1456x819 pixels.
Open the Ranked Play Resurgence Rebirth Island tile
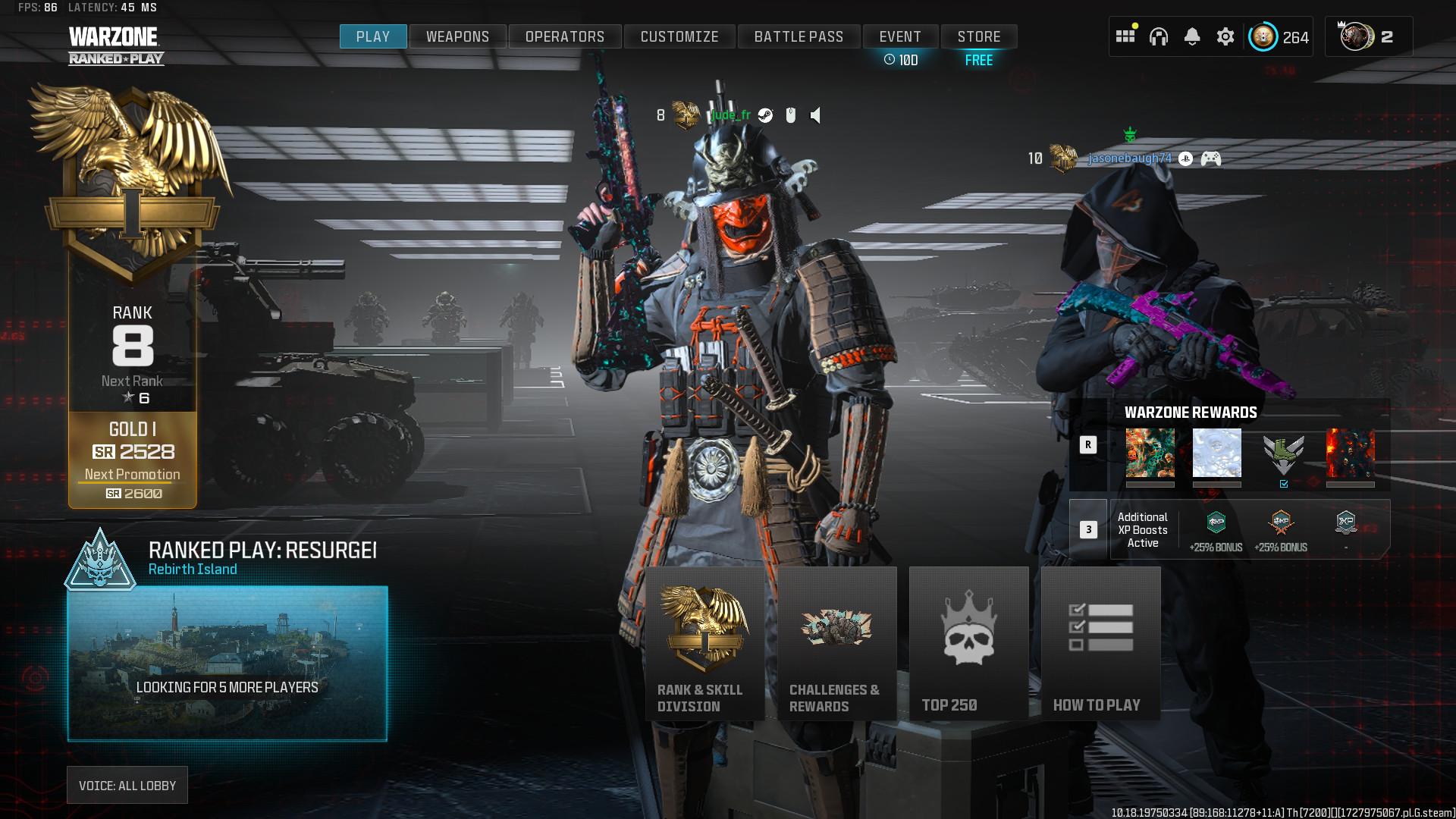(227, 663)
